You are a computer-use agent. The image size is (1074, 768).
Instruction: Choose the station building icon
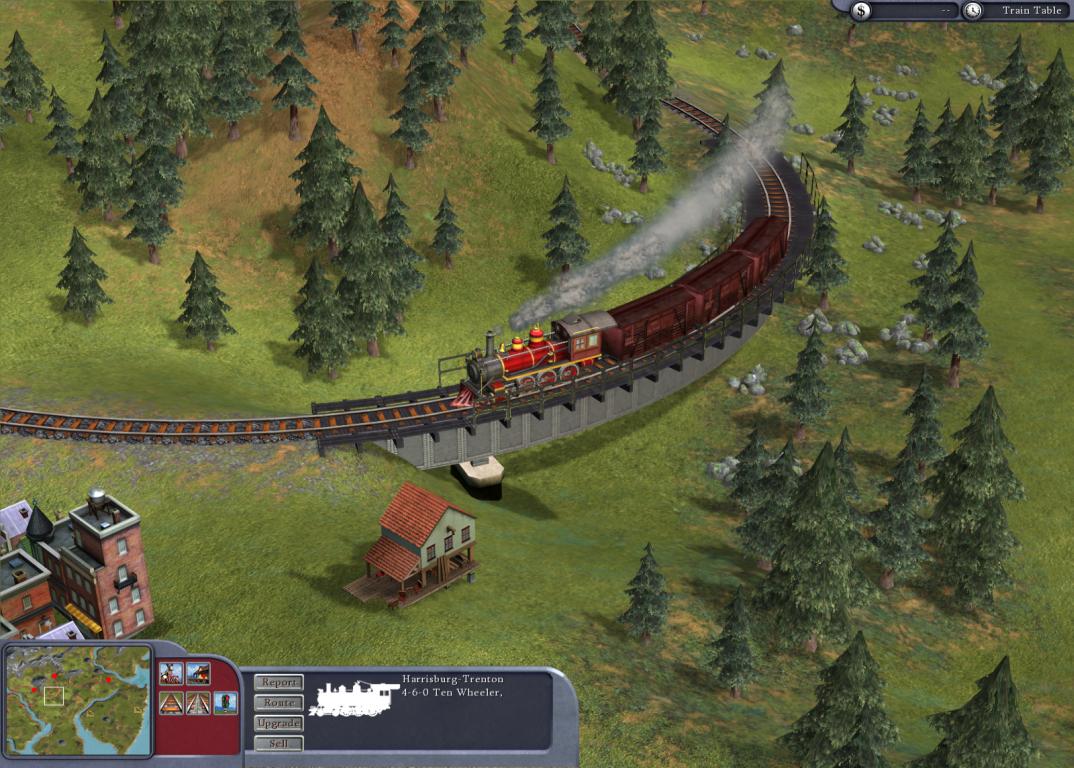[198, 674]
